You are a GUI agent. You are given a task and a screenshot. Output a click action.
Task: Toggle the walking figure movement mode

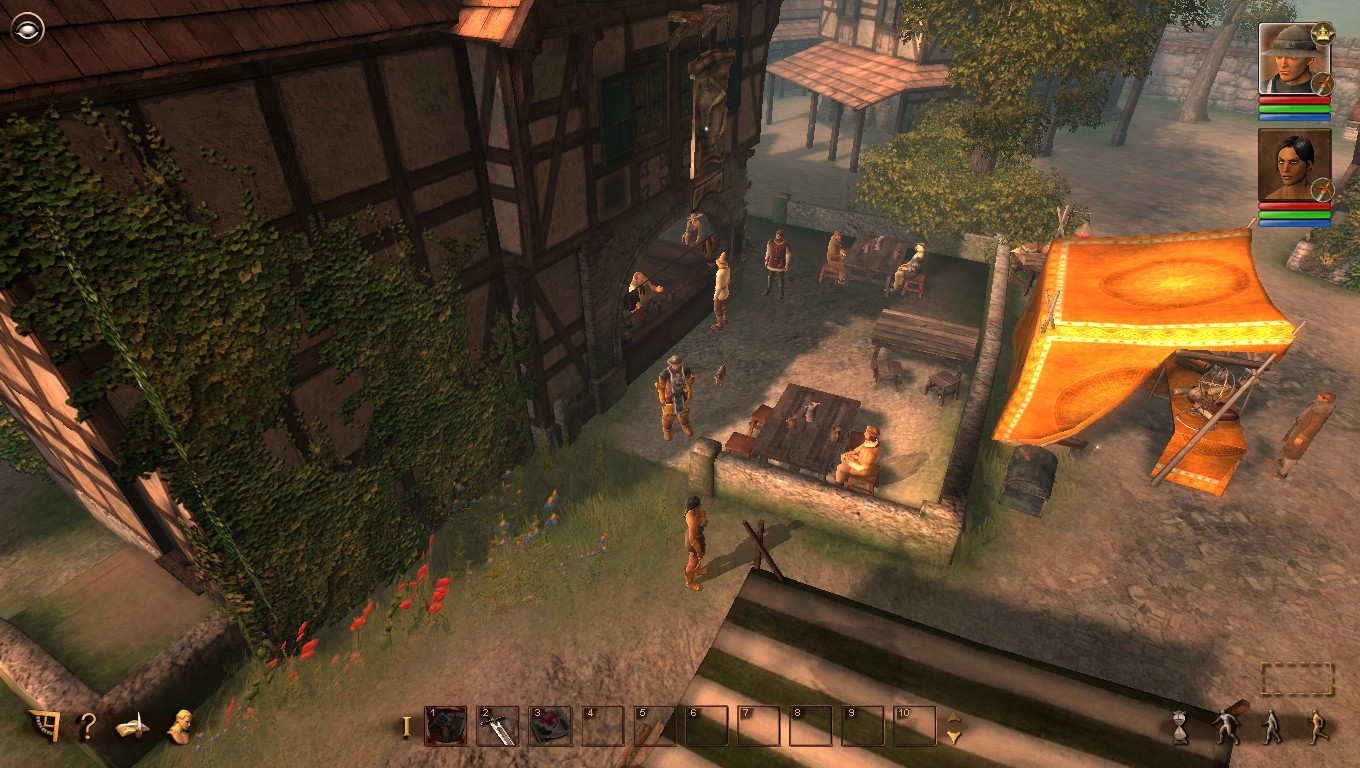coord(1271,727)
